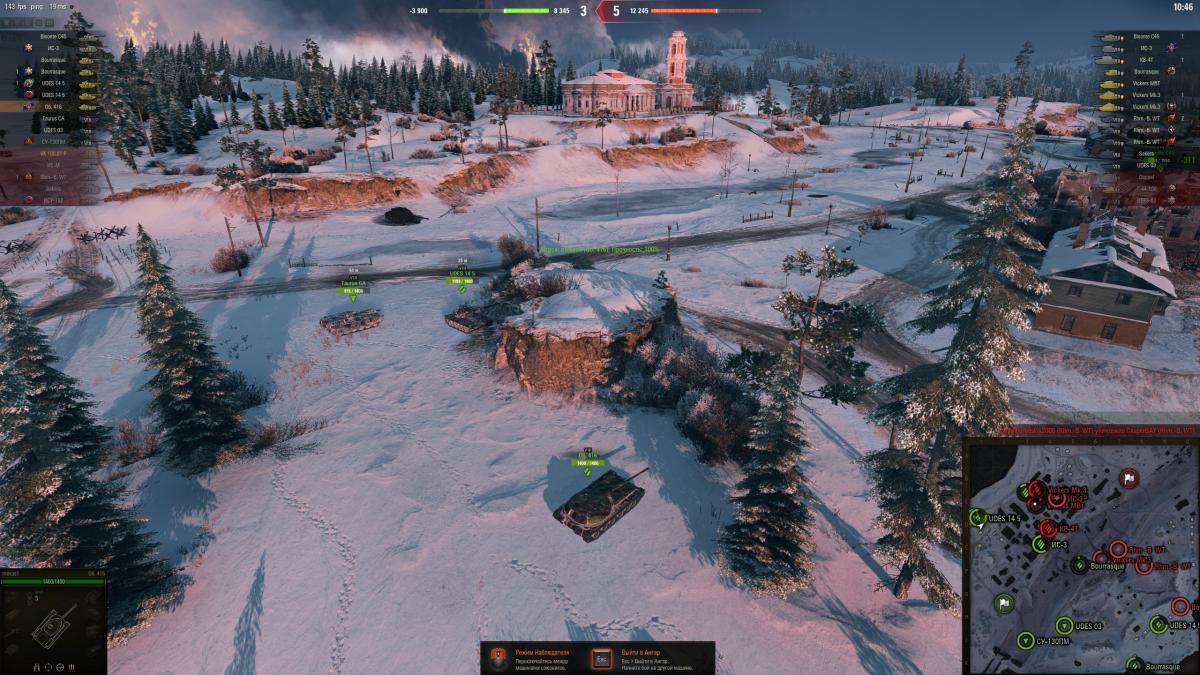Select Bourrasque in the enemy roster
Viewport: 1200px width, 675px height.
pyautogui.click(x=1145, y=72)
